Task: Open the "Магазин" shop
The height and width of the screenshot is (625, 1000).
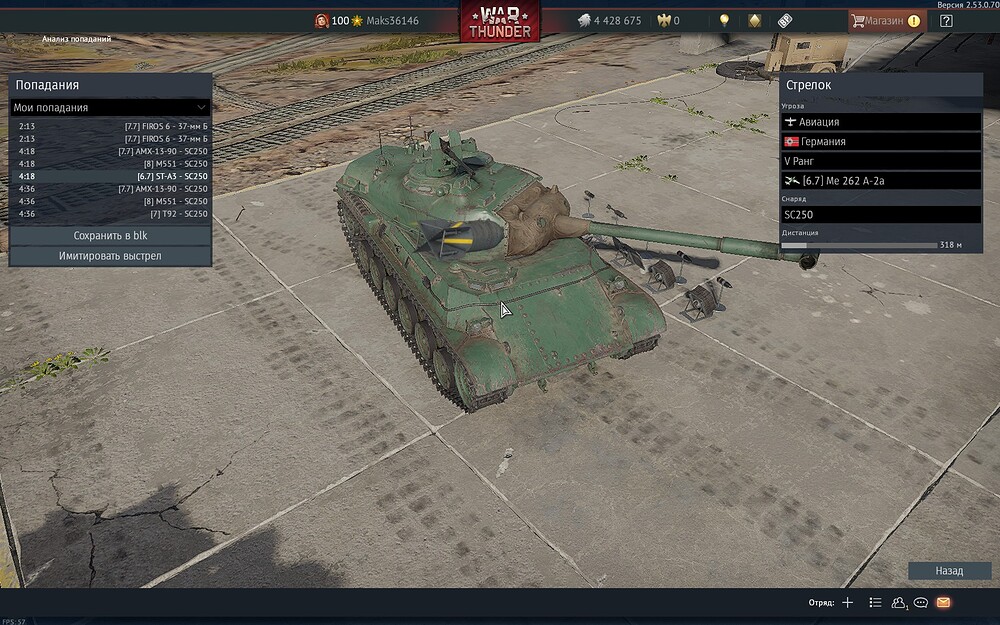Action: (884, 20)
